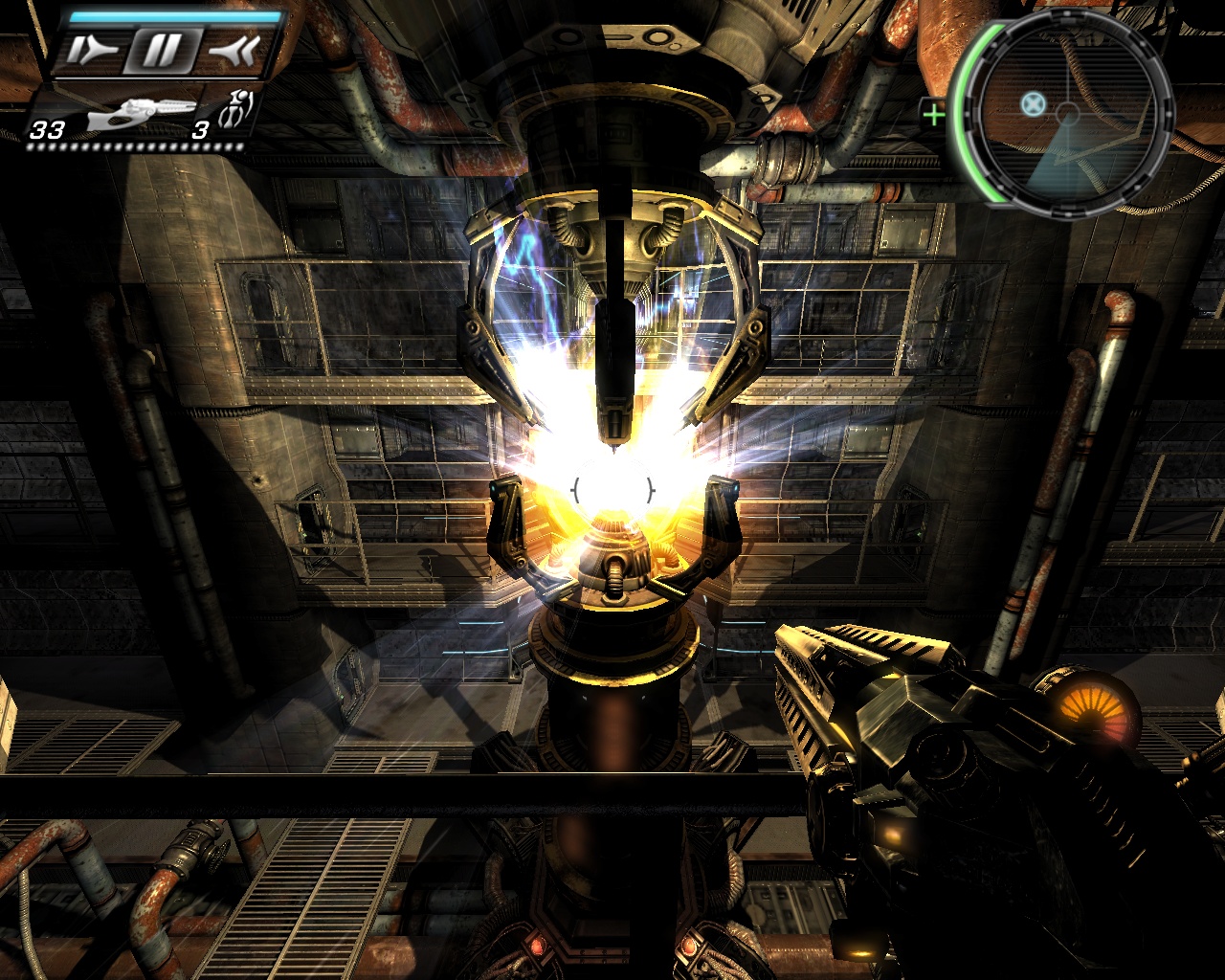Activate the slow-time power icon
Image resolution: width=1225 pixels, height=980 pixels.
(x=93, y=51)
